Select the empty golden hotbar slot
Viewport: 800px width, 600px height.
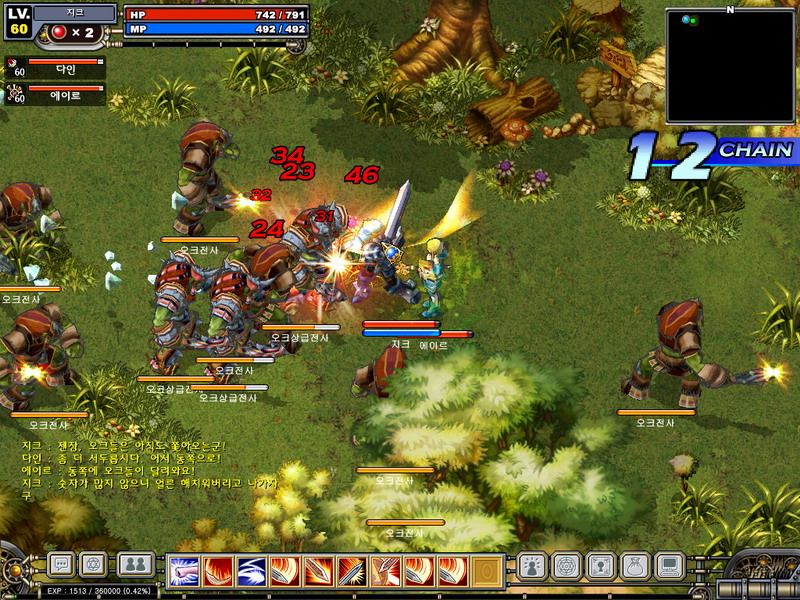pos(486,571)
